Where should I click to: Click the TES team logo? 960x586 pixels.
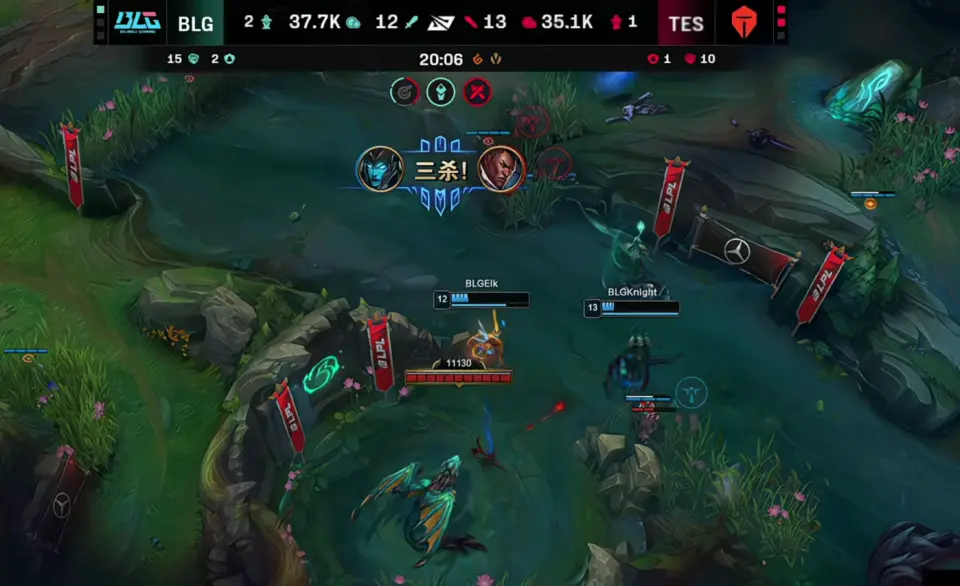point(744,22)
